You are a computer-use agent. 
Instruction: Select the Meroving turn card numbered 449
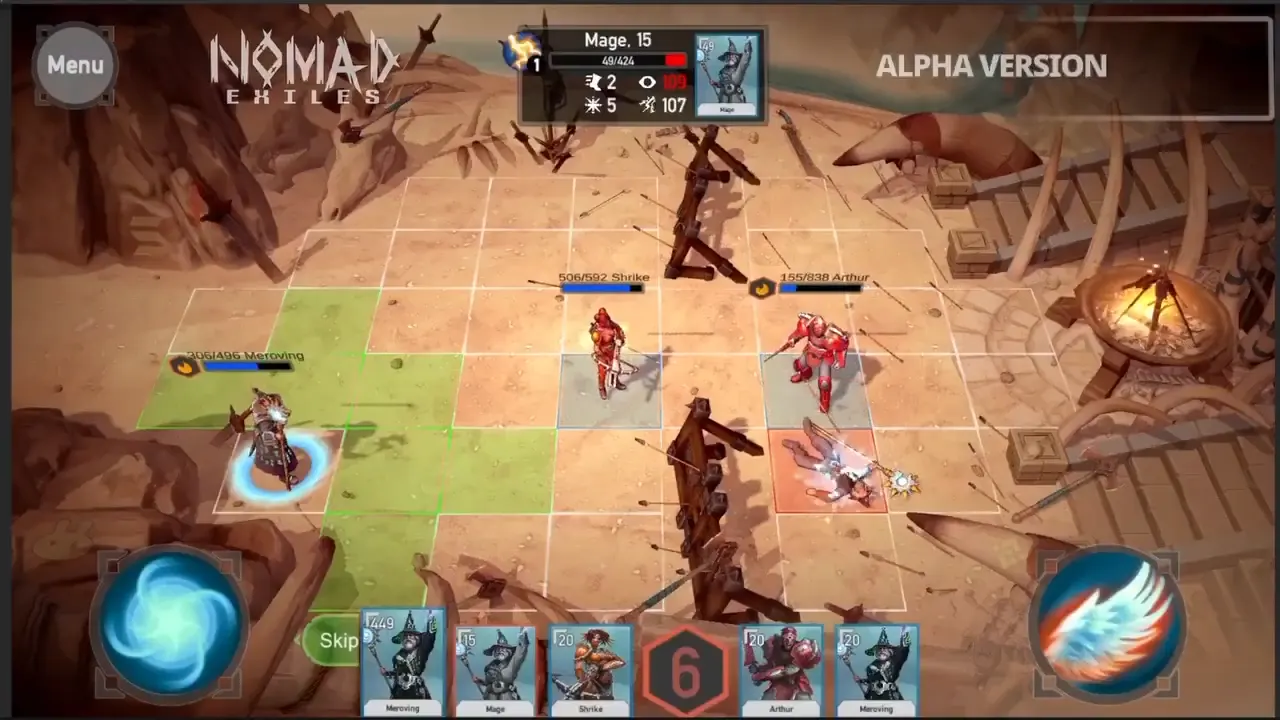click(x=403, y=662)
